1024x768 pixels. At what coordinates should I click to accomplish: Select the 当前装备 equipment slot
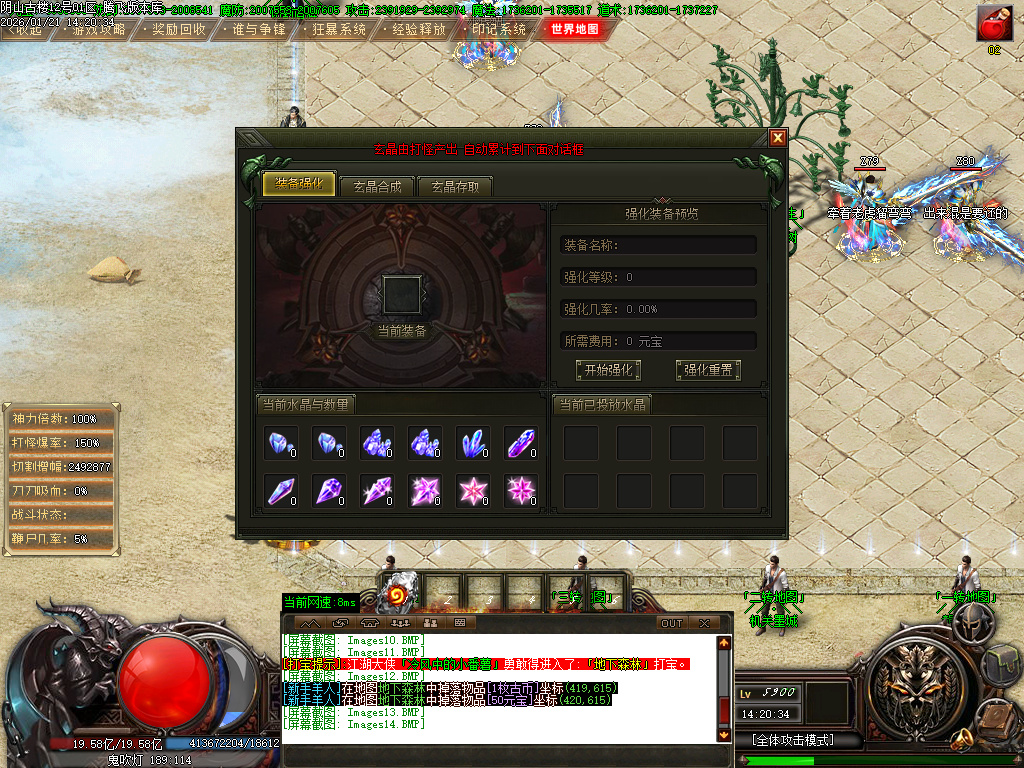[x=402, y=296]
